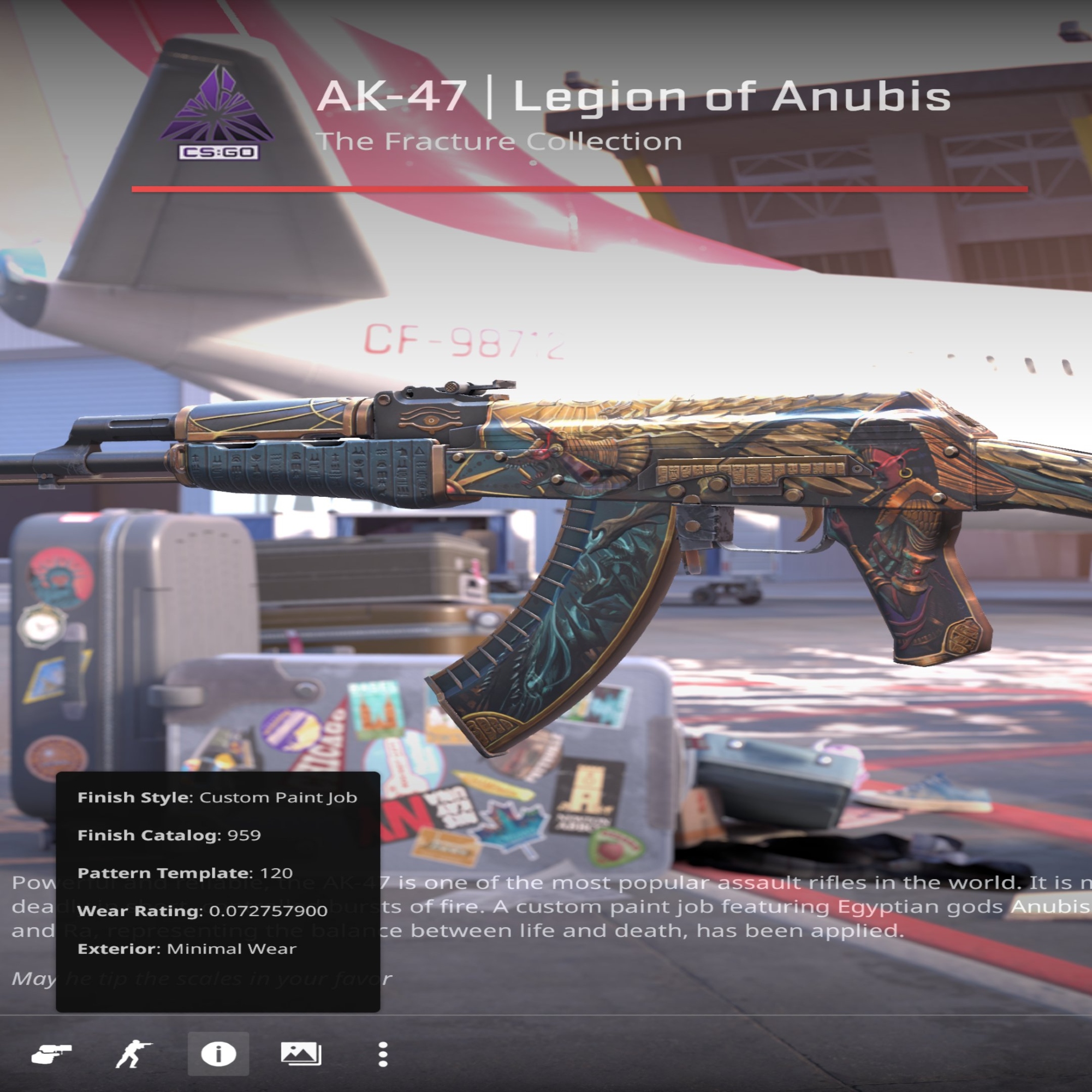This screenshot has height=1092, width=1092.
Task: Open the background scenery picture icon
Action: click(x=301, y=1054)
